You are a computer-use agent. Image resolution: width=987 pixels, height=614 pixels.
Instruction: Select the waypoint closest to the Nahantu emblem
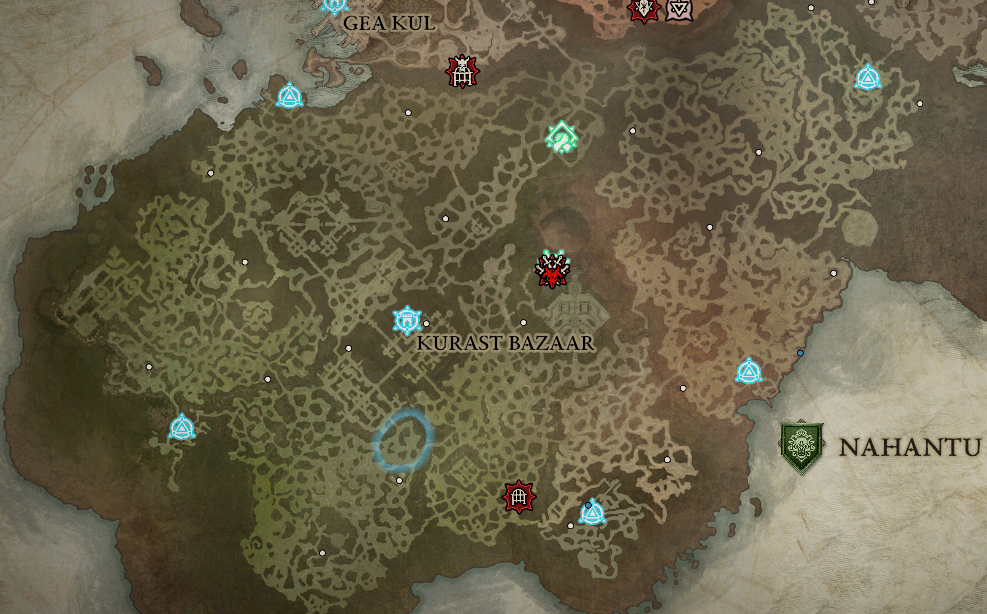749,372
